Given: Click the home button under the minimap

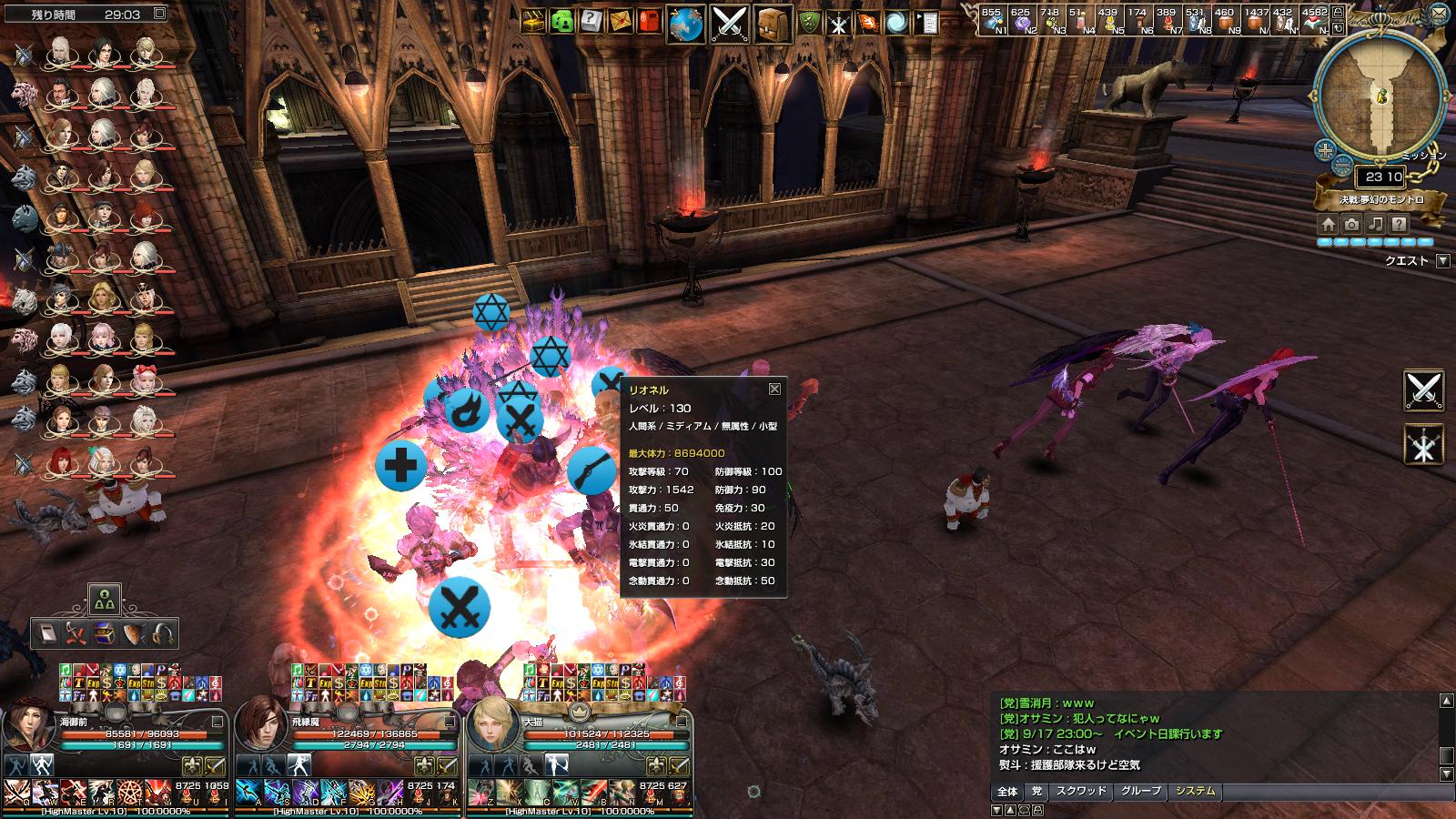Looking at the screenshot, I should pos(1329,225).
